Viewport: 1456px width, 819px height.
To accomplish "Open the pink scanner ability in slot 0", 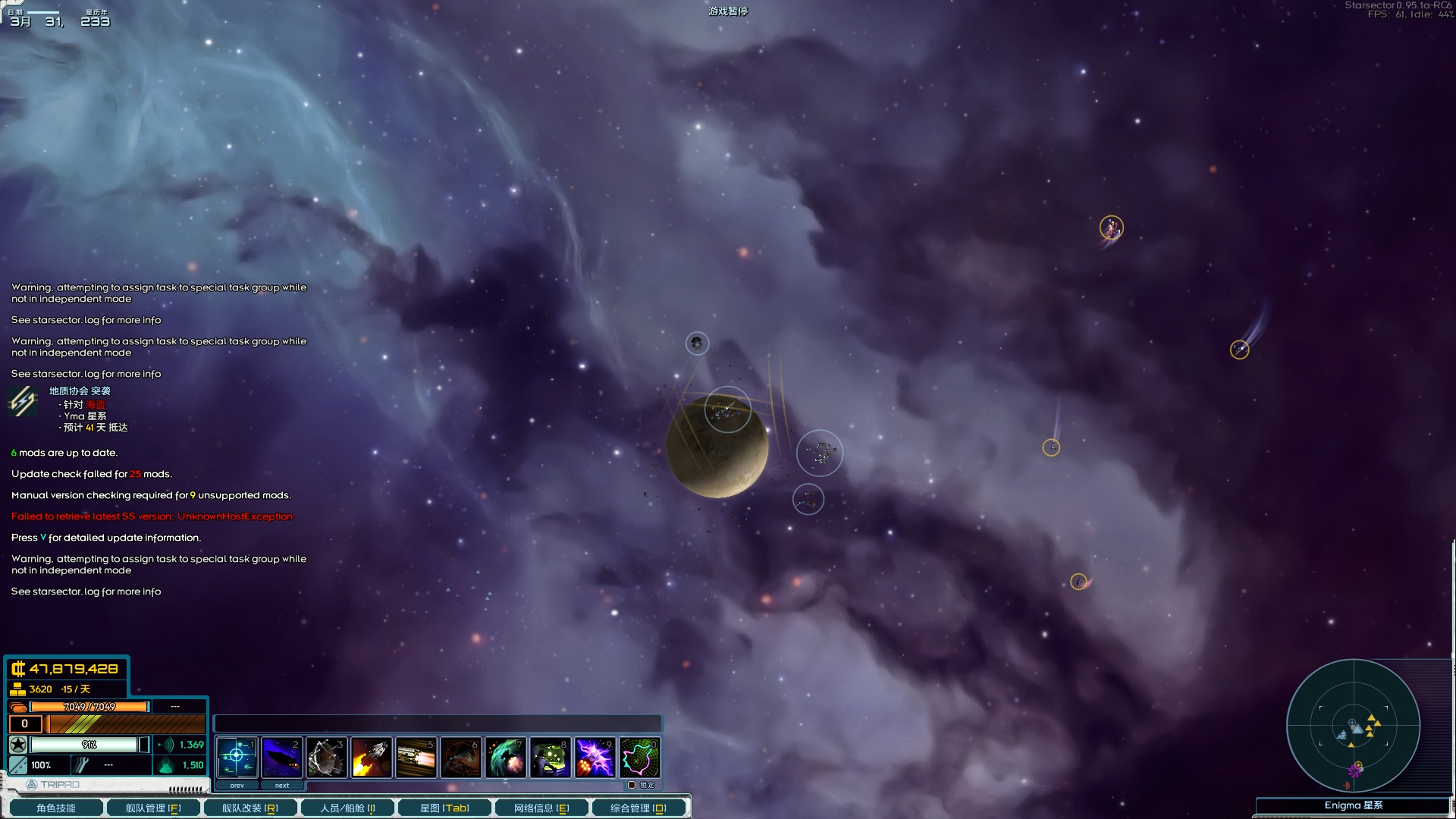I will (639, 757).
